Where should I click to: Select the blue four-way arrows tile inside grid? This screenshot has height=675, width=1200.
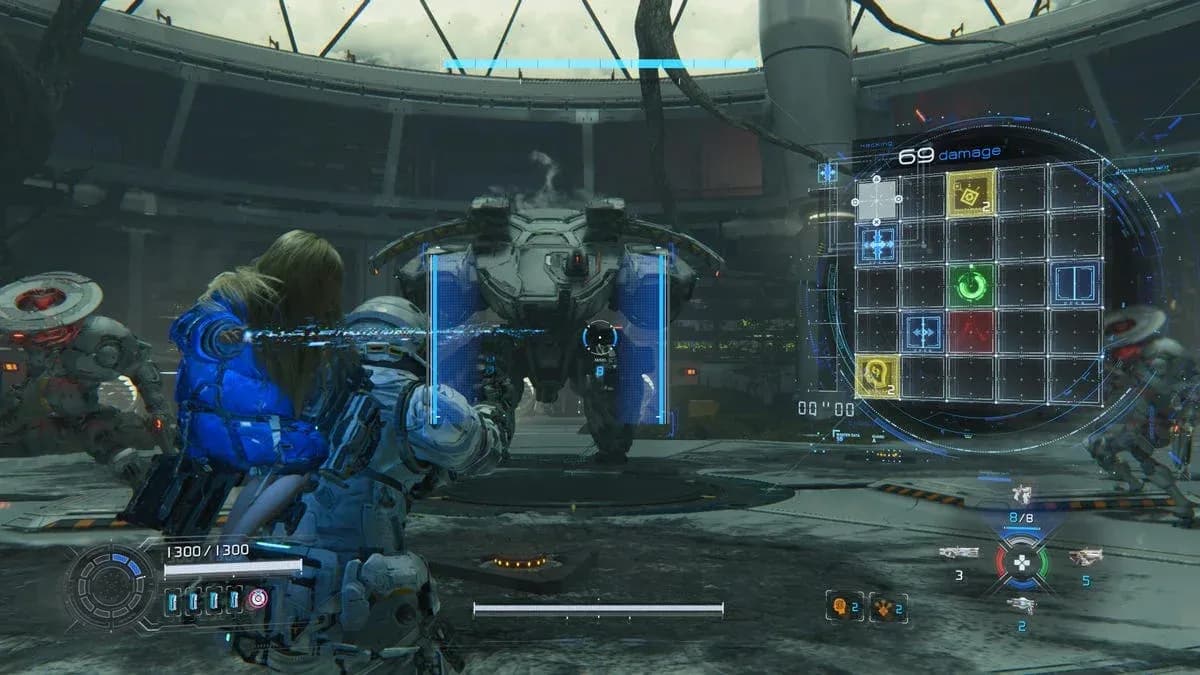[x=922, y=331]
